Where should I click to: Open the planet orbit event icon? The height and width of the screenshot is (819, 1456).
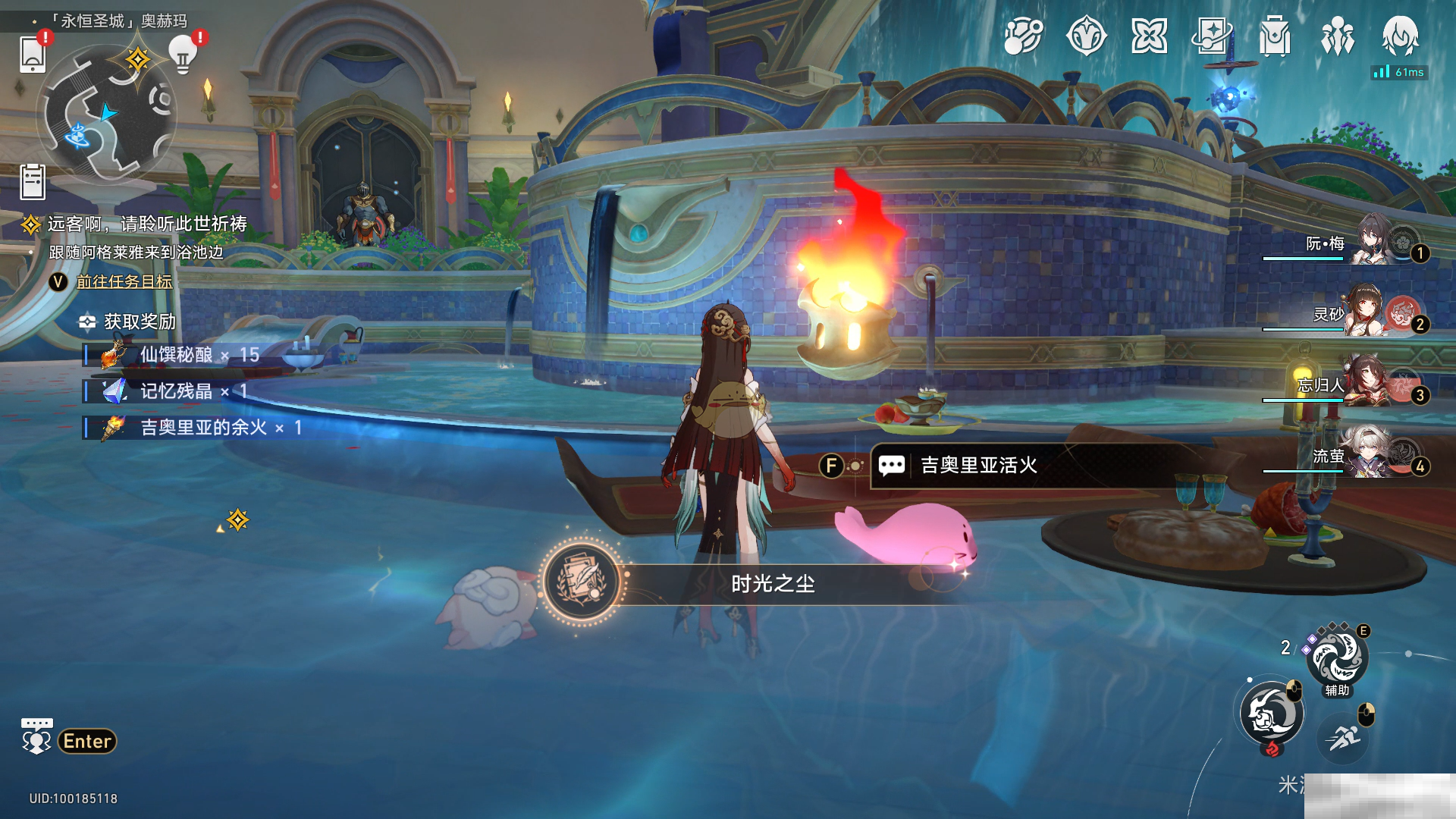[x=1023, y=36]
